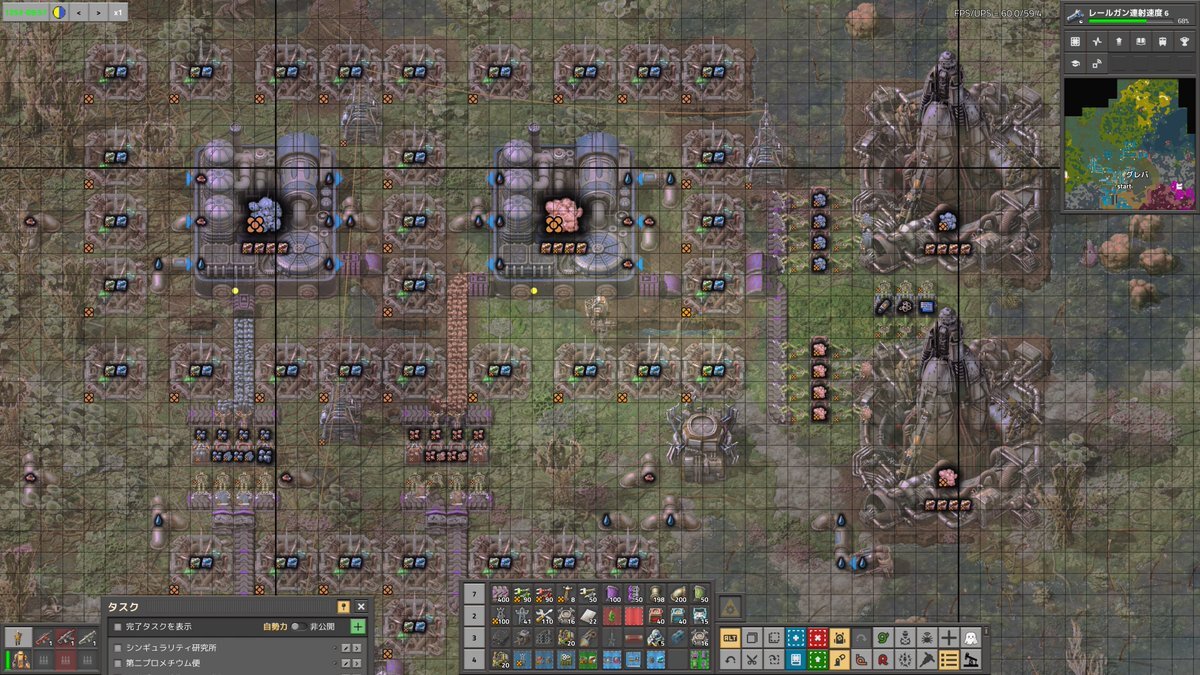Select the scissors cut tool

[x=752, y=659]
